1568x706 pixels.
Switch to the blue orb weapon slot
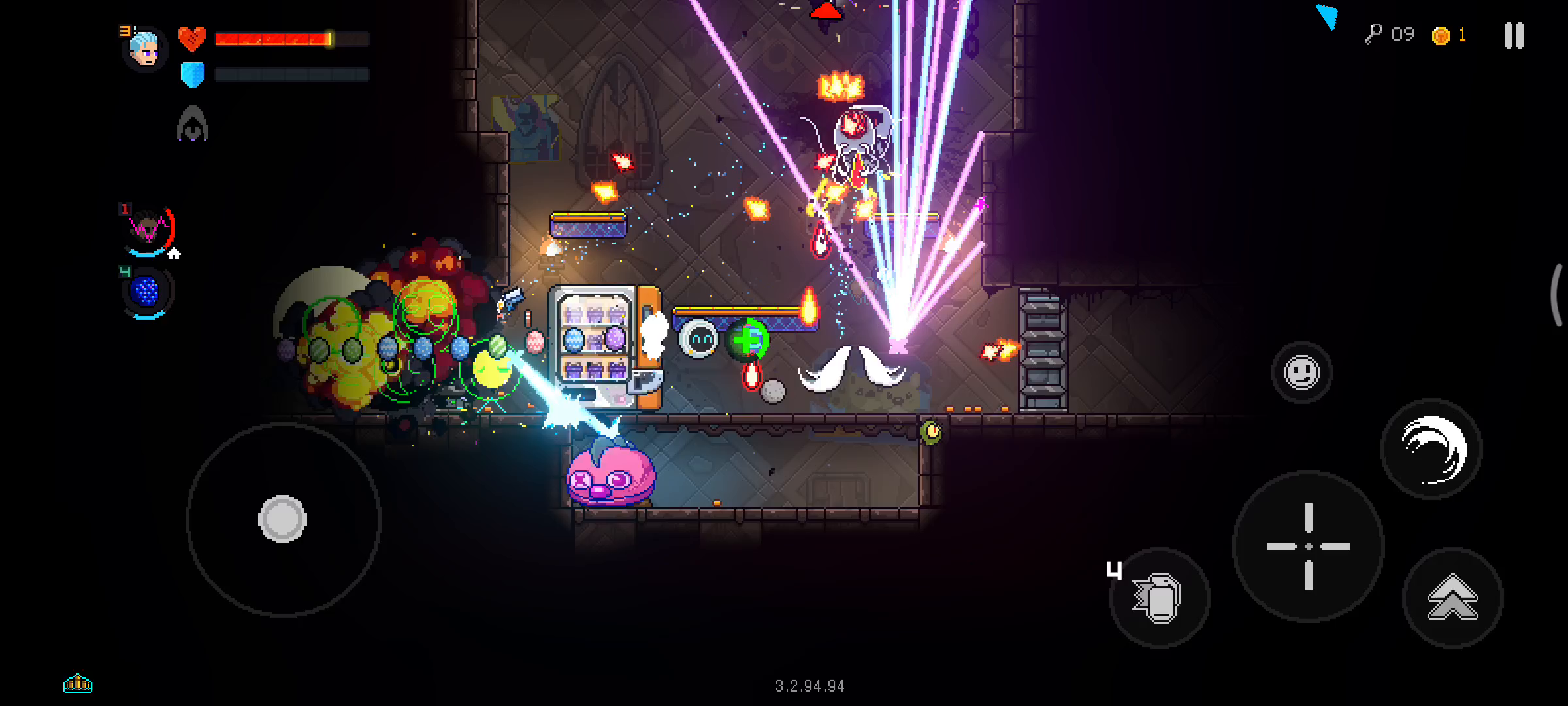[146, 292]
